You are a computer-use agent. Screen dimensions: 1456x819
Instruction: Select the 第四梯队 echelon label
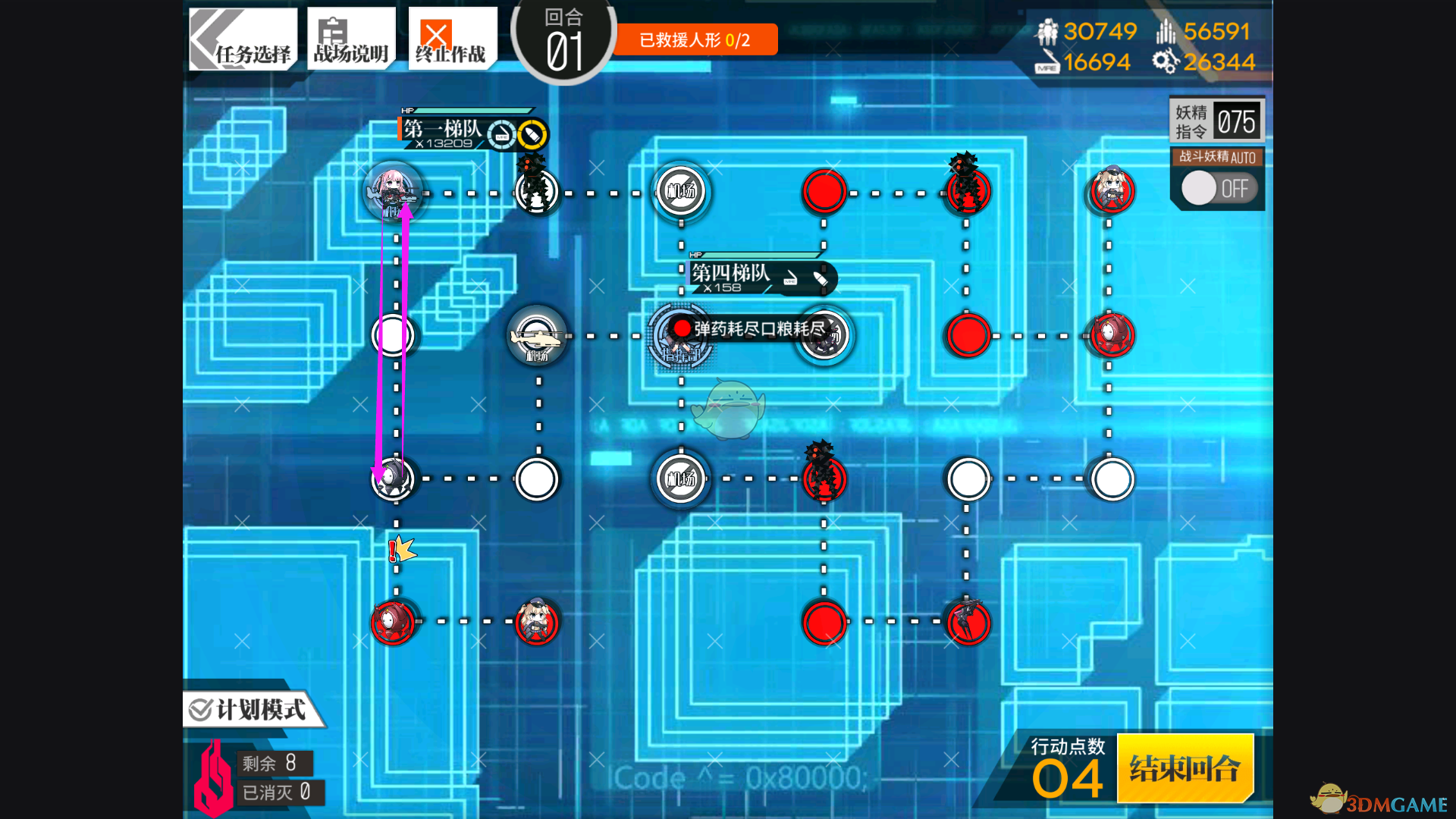click(x=730, y=273)
